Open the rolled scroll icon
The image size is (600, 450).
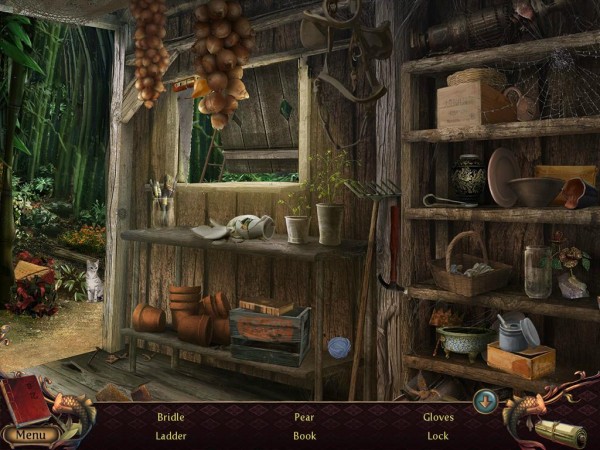560,433
